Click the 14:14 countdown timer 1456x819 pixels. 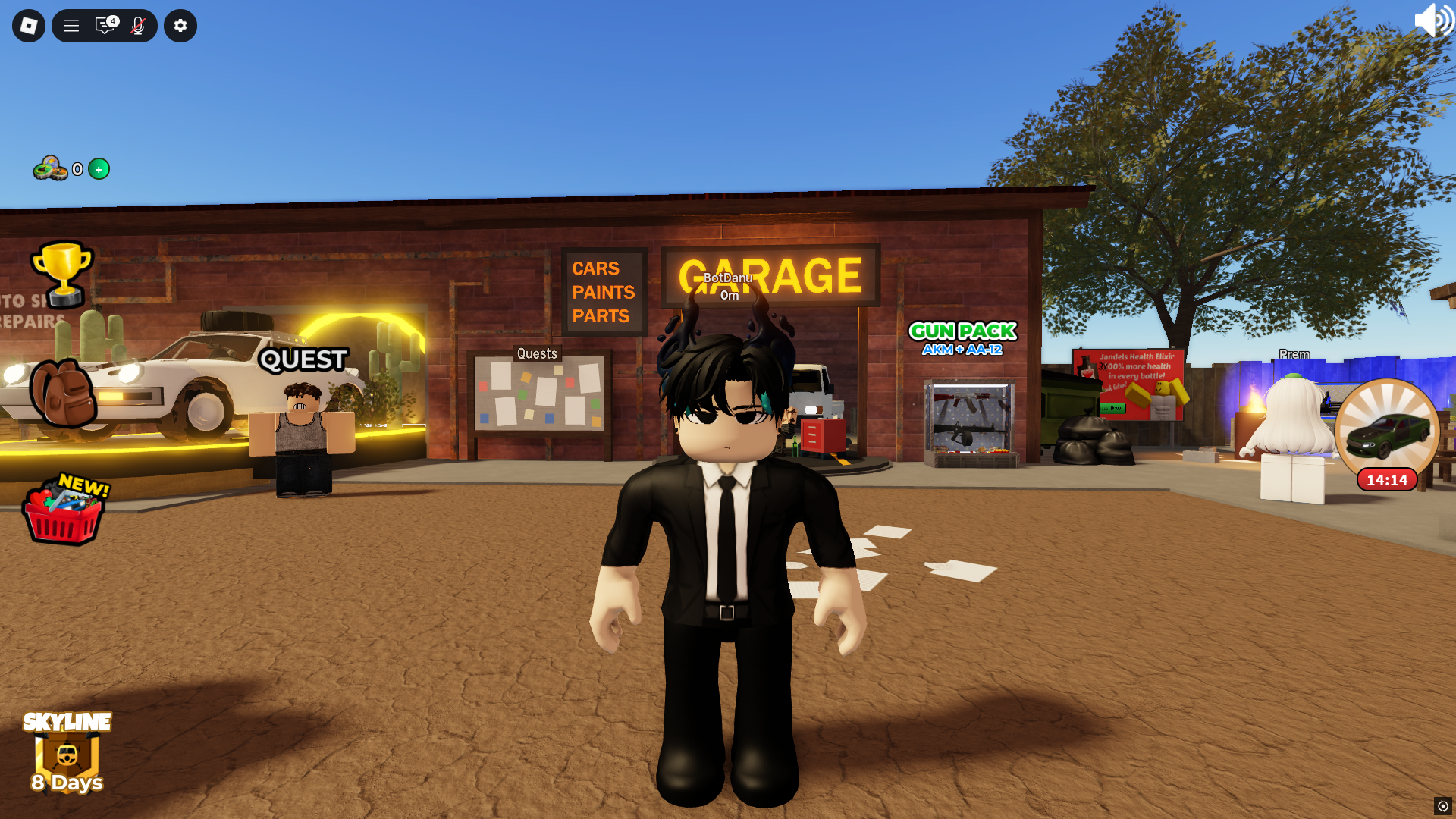click(1386, 479)
